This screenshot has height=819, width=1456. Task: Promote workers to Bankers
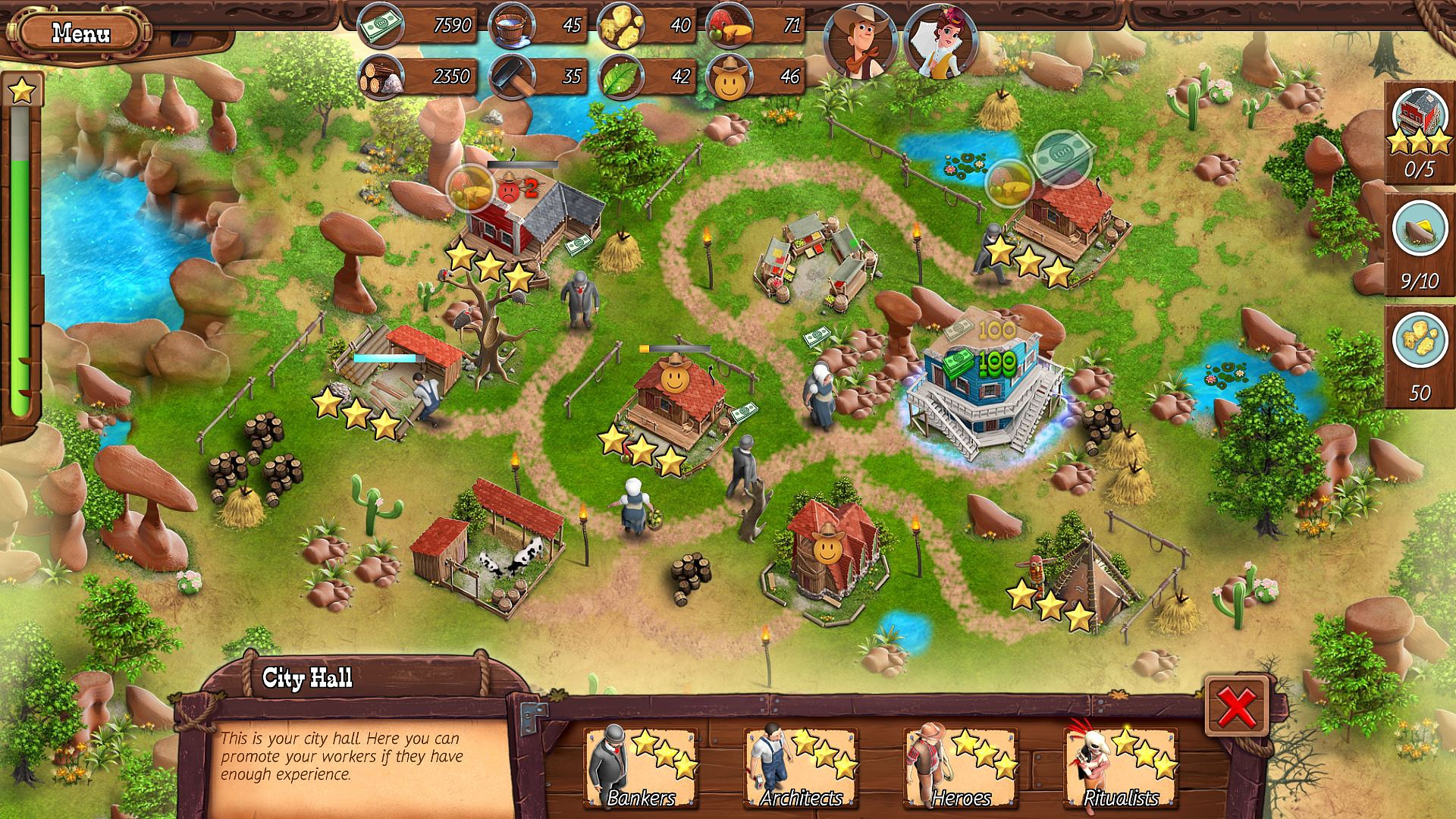(x=642, y=767)
